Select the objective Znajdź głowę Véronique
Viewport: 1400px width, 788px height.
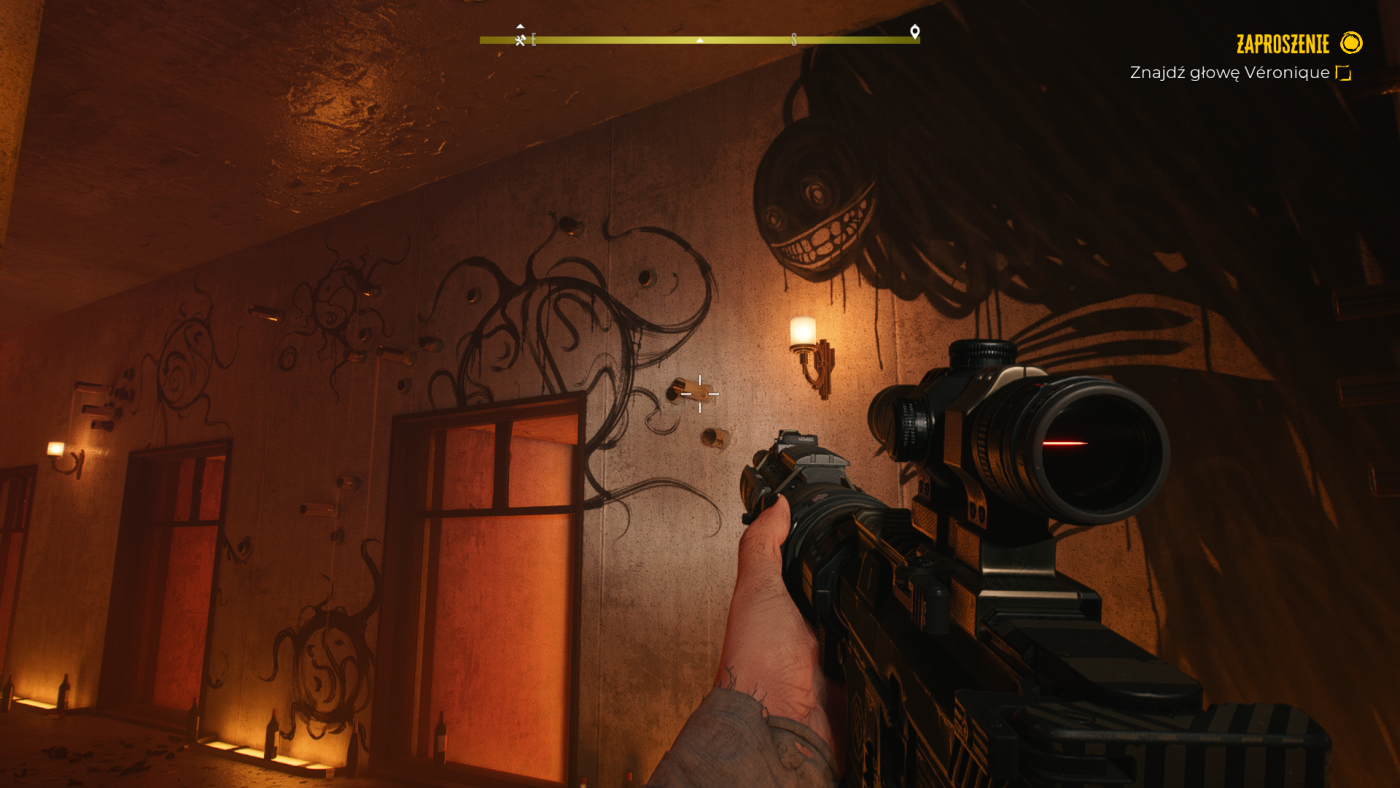pos(1229,73)
